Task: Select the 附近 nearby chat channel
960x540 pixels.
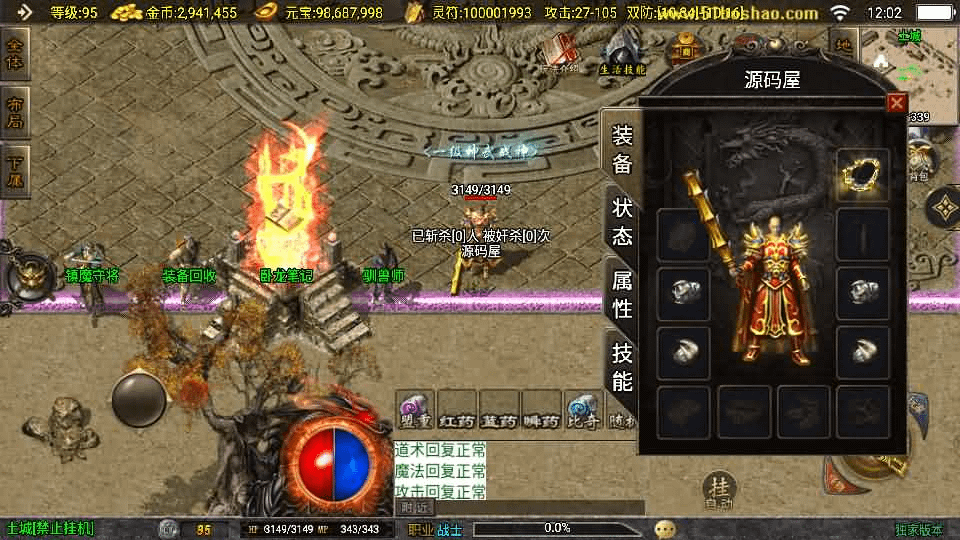Action: pos(415,508)
